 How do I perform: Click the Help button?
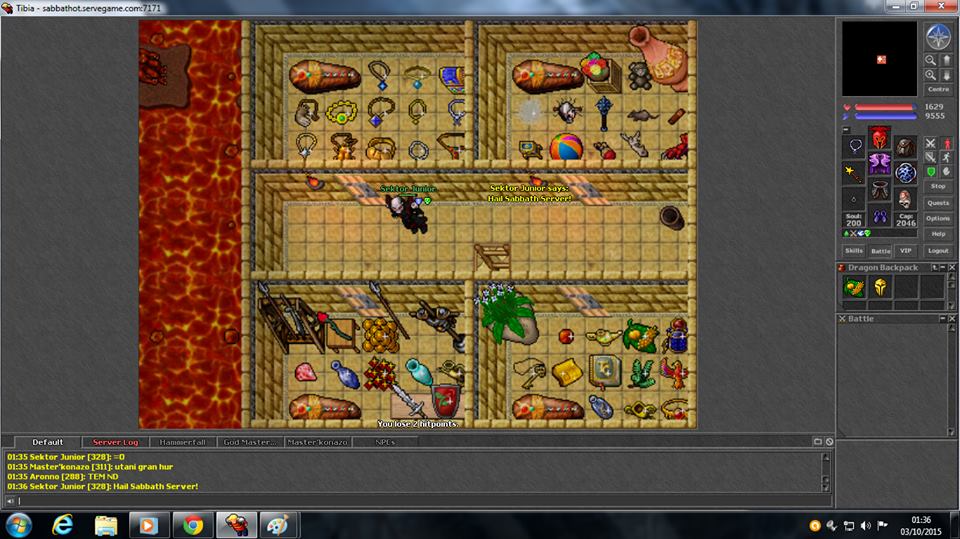[938, 234]
